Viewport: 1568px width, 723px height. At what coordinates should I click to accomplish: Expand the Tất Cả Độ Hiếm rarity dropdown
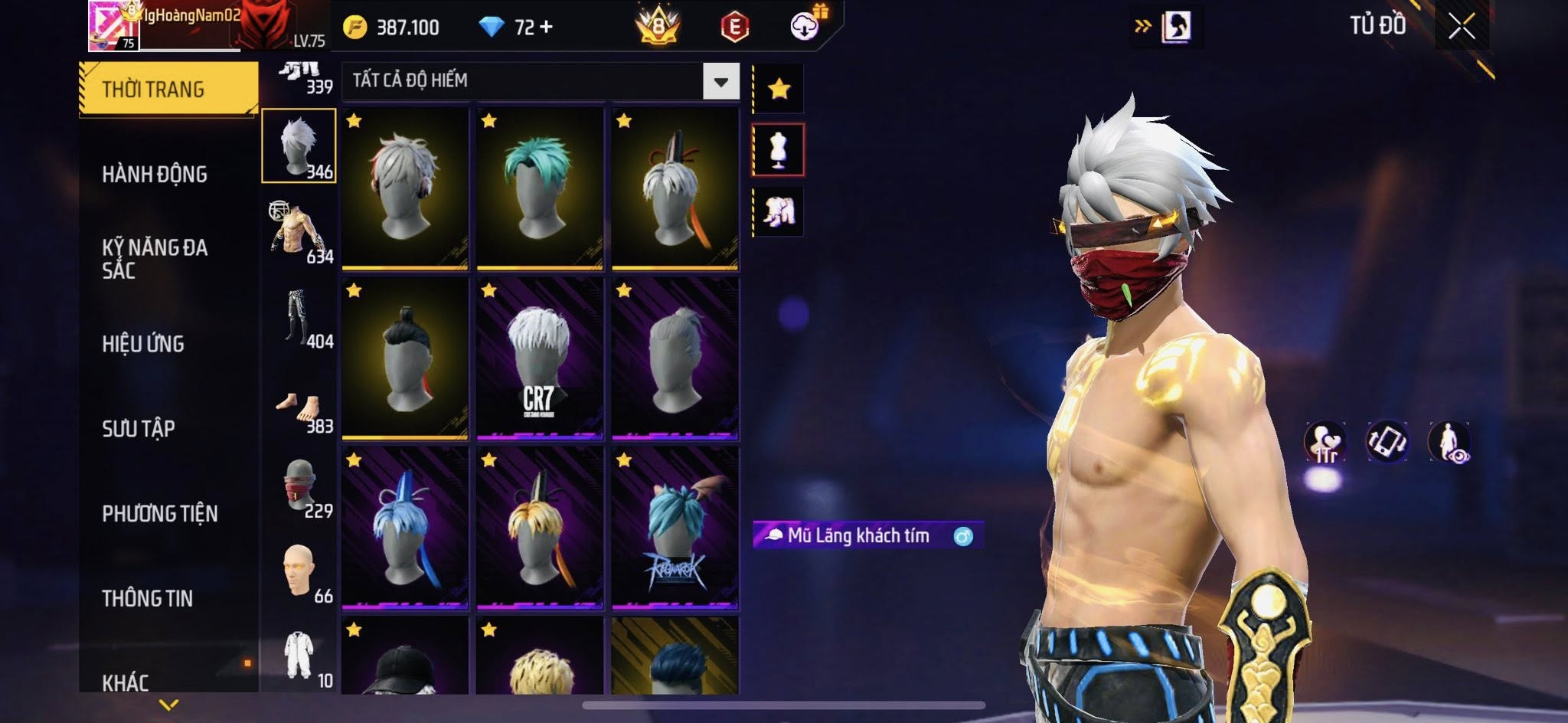[x=720, y=81]
